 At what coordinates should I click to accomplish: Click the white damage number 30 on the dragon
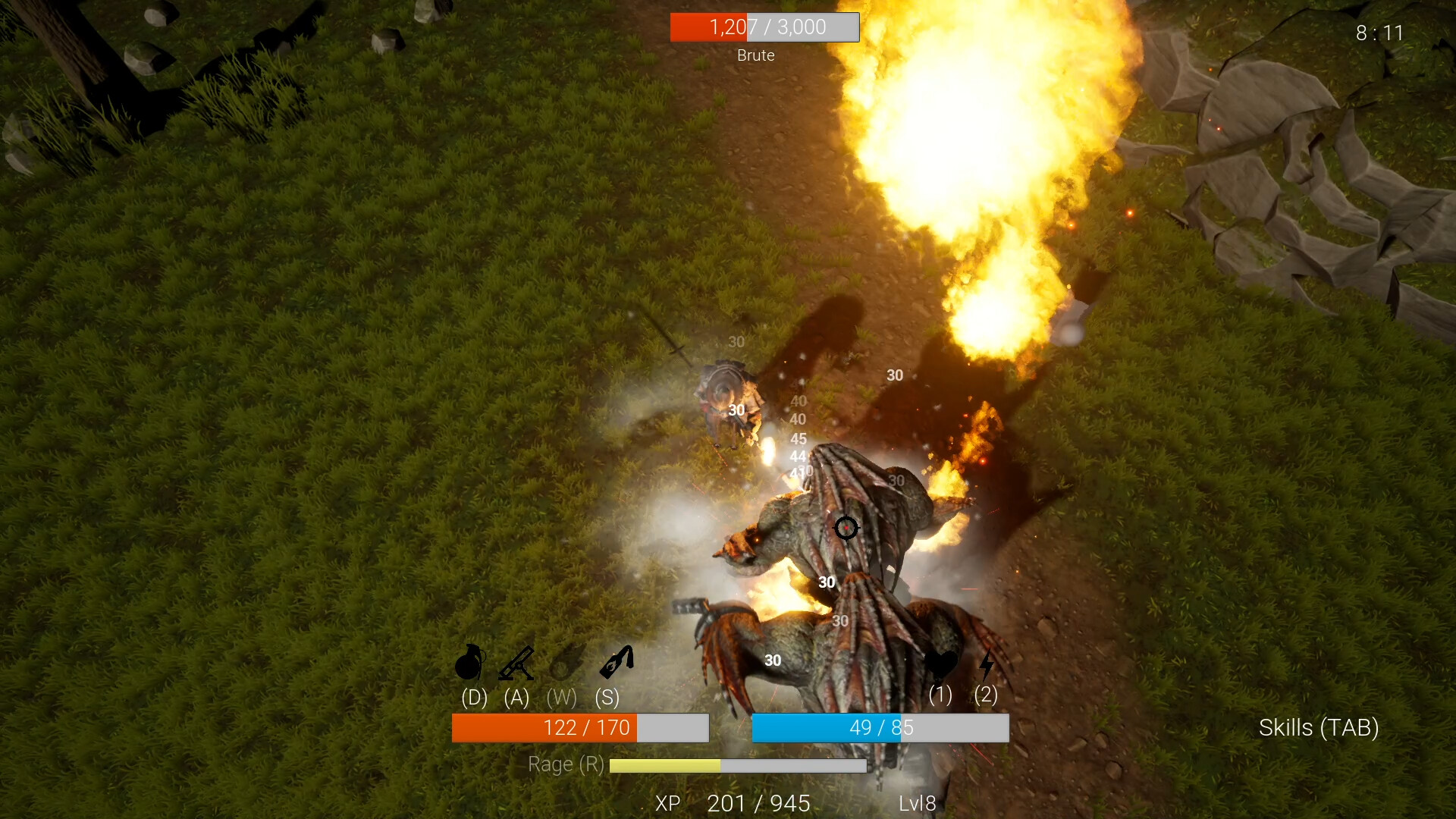point(827,582)
